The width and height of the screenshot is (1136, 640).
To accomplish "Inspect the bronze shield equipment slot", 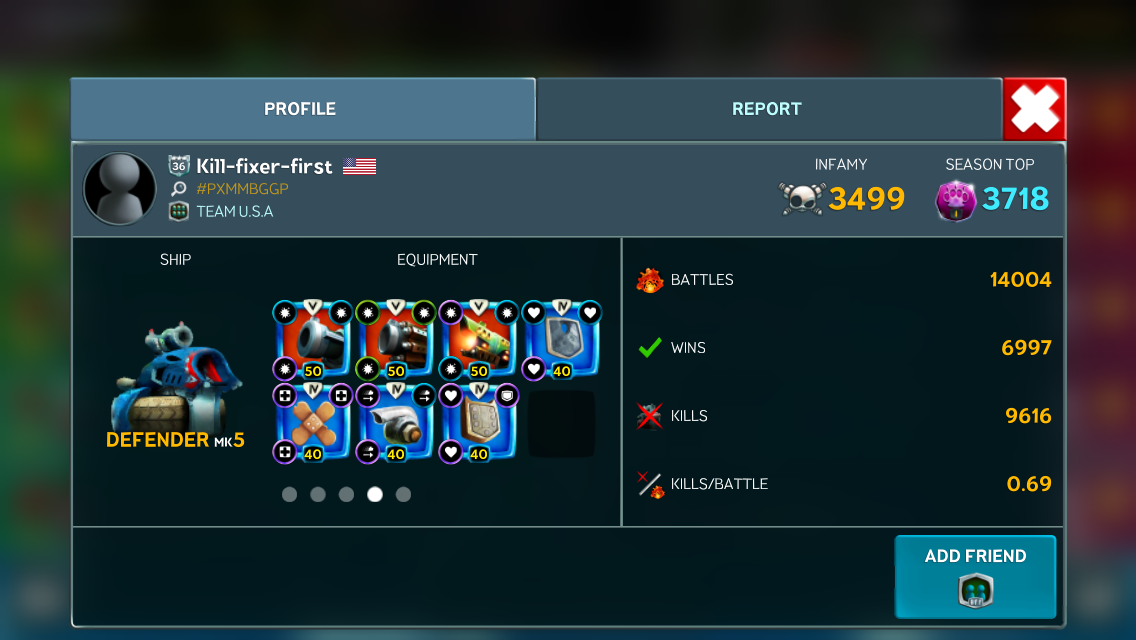I will click(x=479, y=424).
